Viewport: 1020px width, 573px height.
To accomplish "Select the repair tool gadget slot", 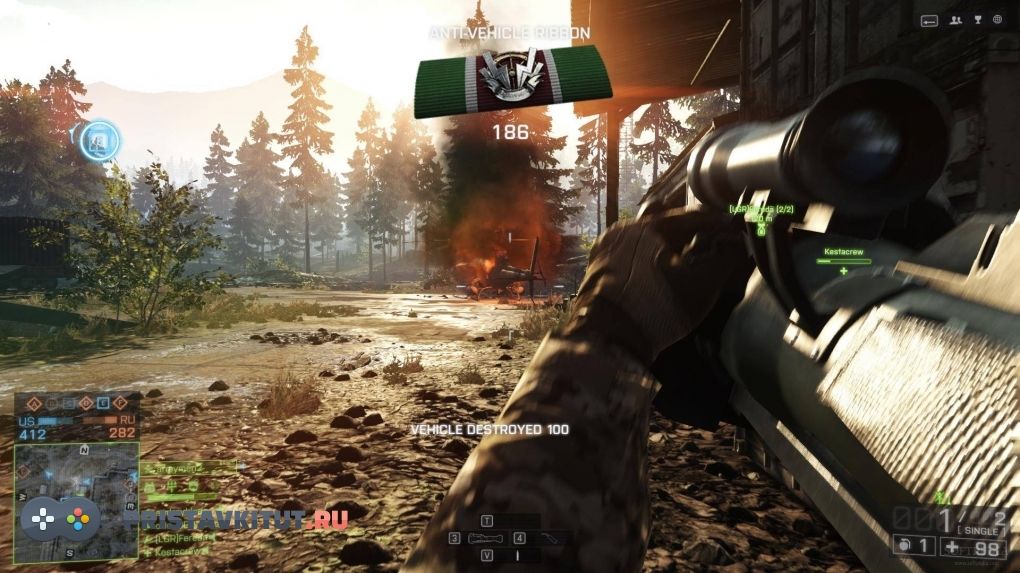I will [x=548, y=539].
